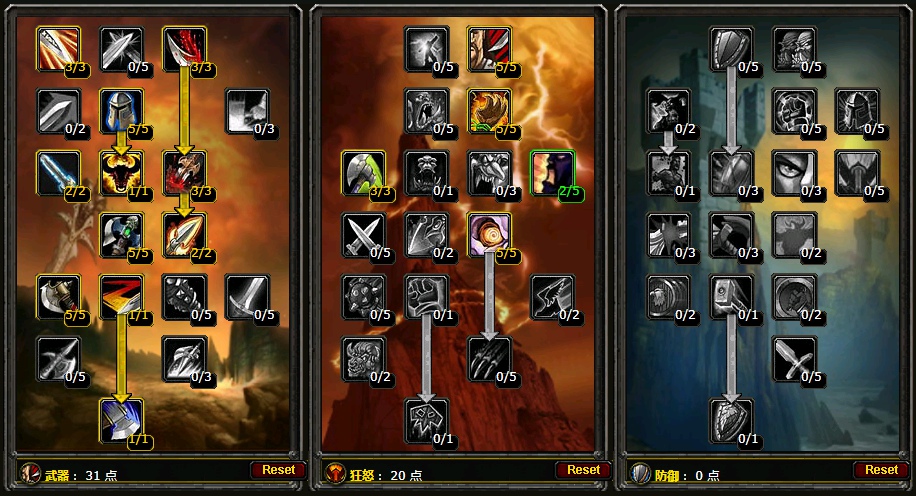This screenshot has width=916, height=496.
Task: Select the One-Handed Weapon Specialization talent
Action: click(x=795, y=358)
